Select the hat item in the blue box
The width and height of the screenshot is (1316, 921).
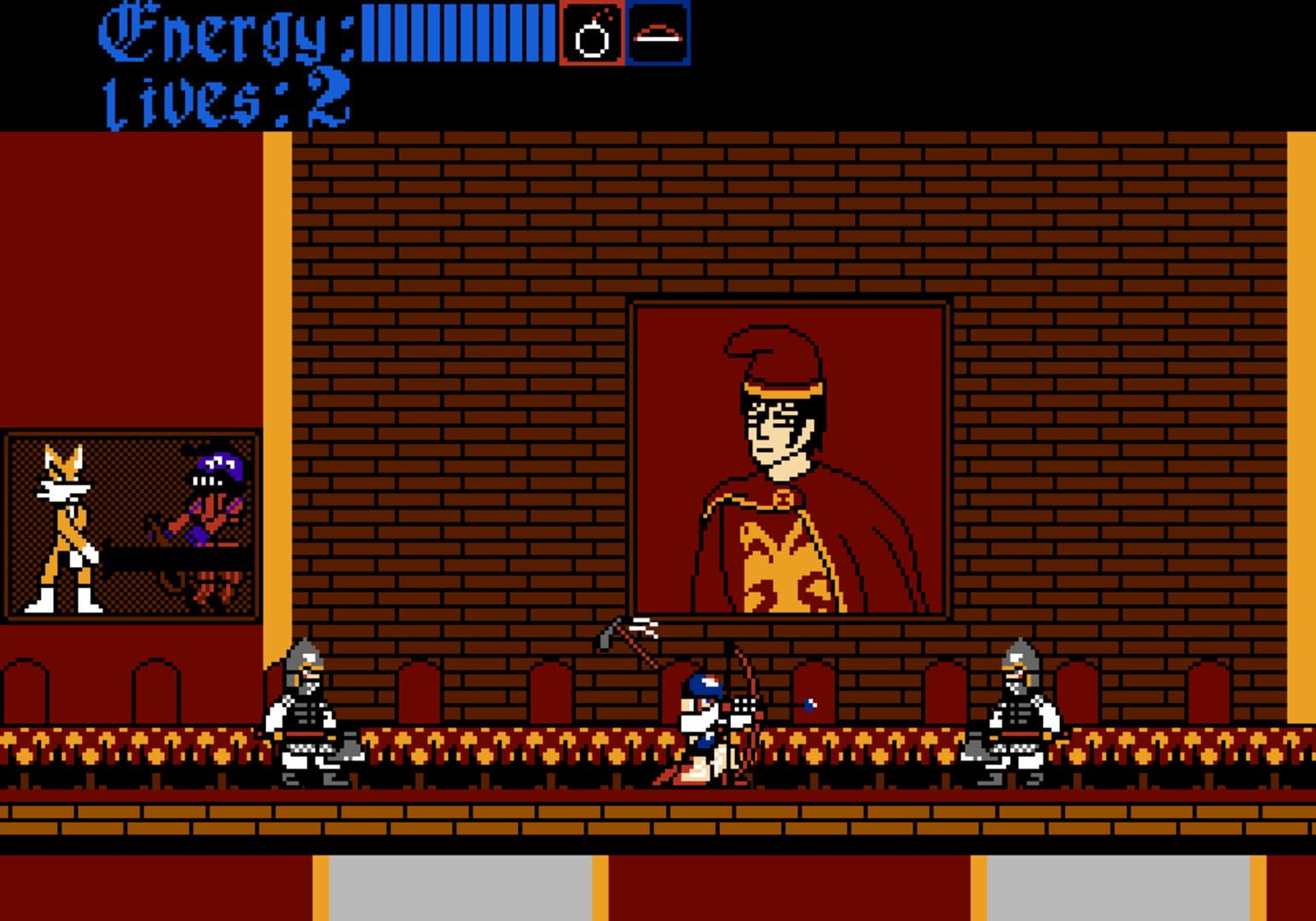click(657, 36)
